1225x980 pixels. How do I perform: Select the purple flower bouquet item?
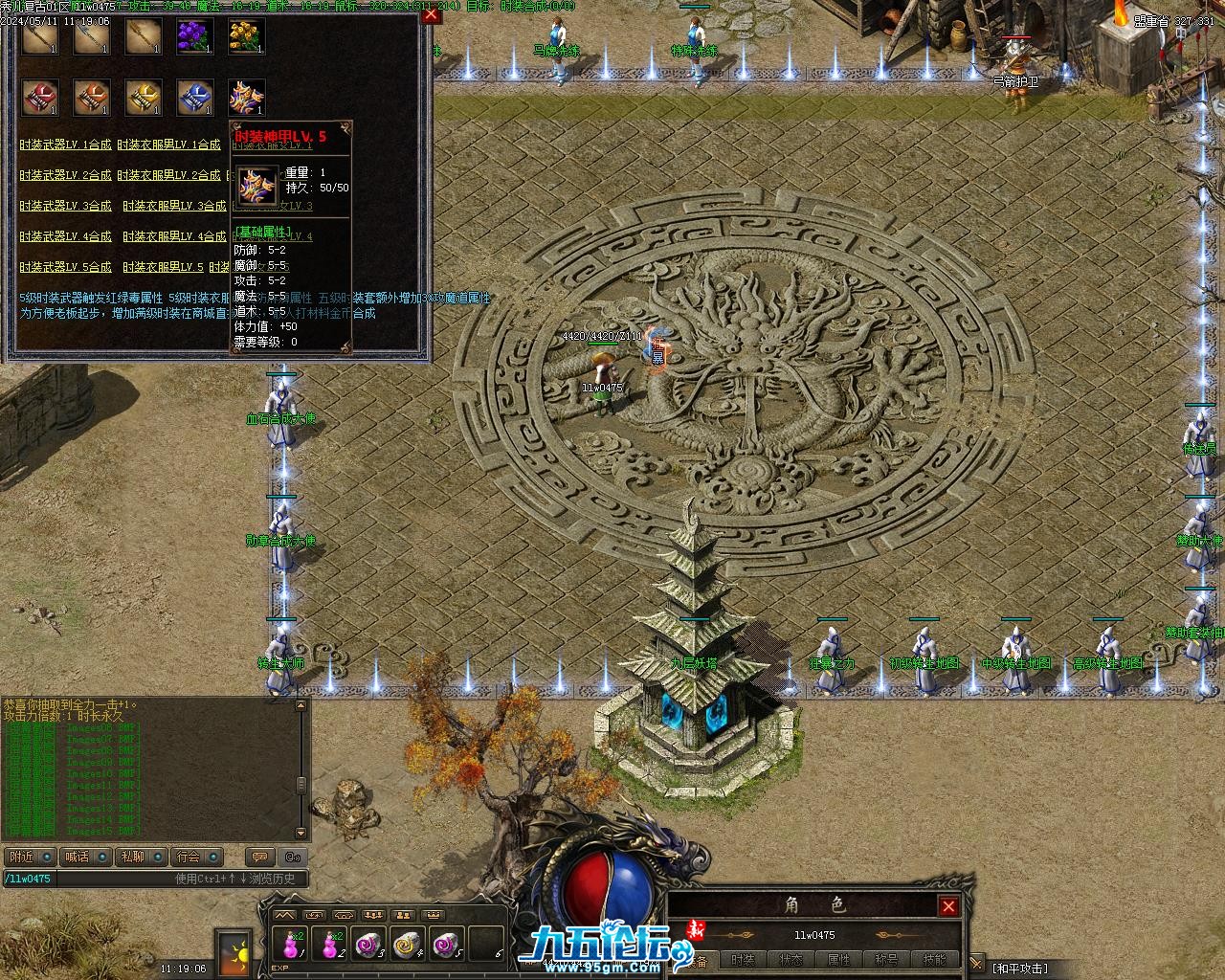pos(195,37)
